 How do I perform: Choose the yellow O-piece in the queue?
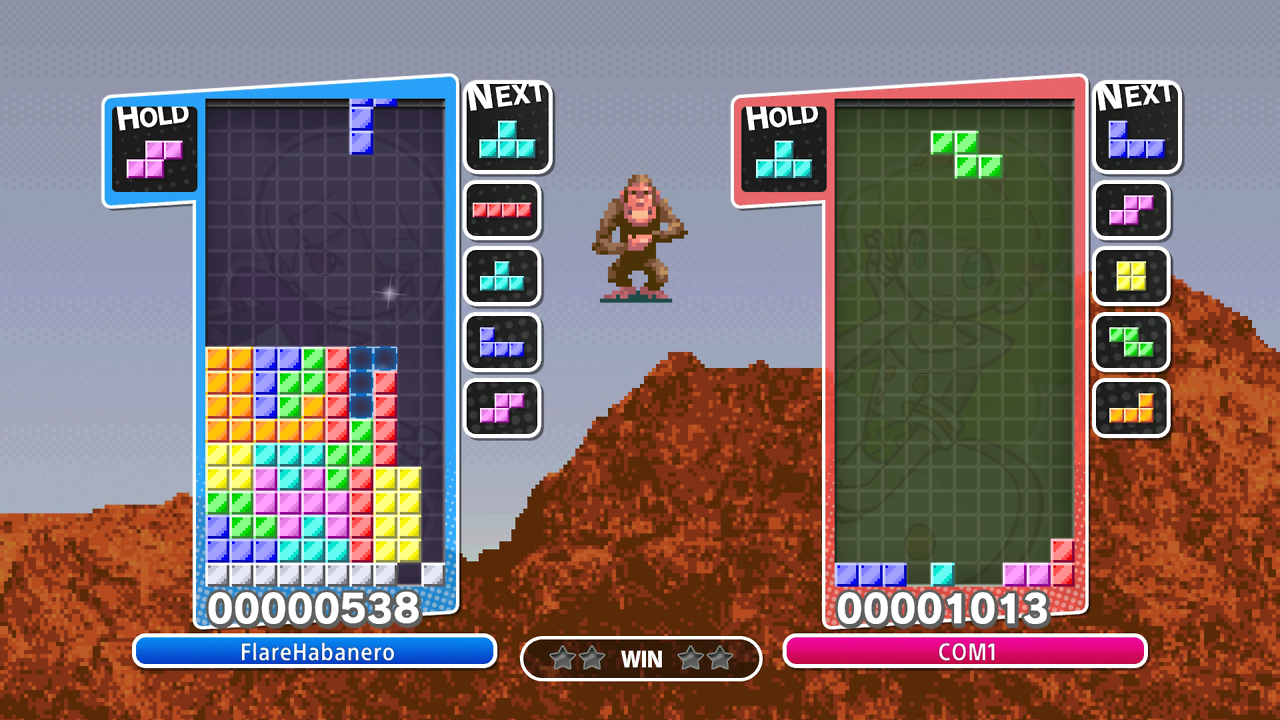[1131, 276]
